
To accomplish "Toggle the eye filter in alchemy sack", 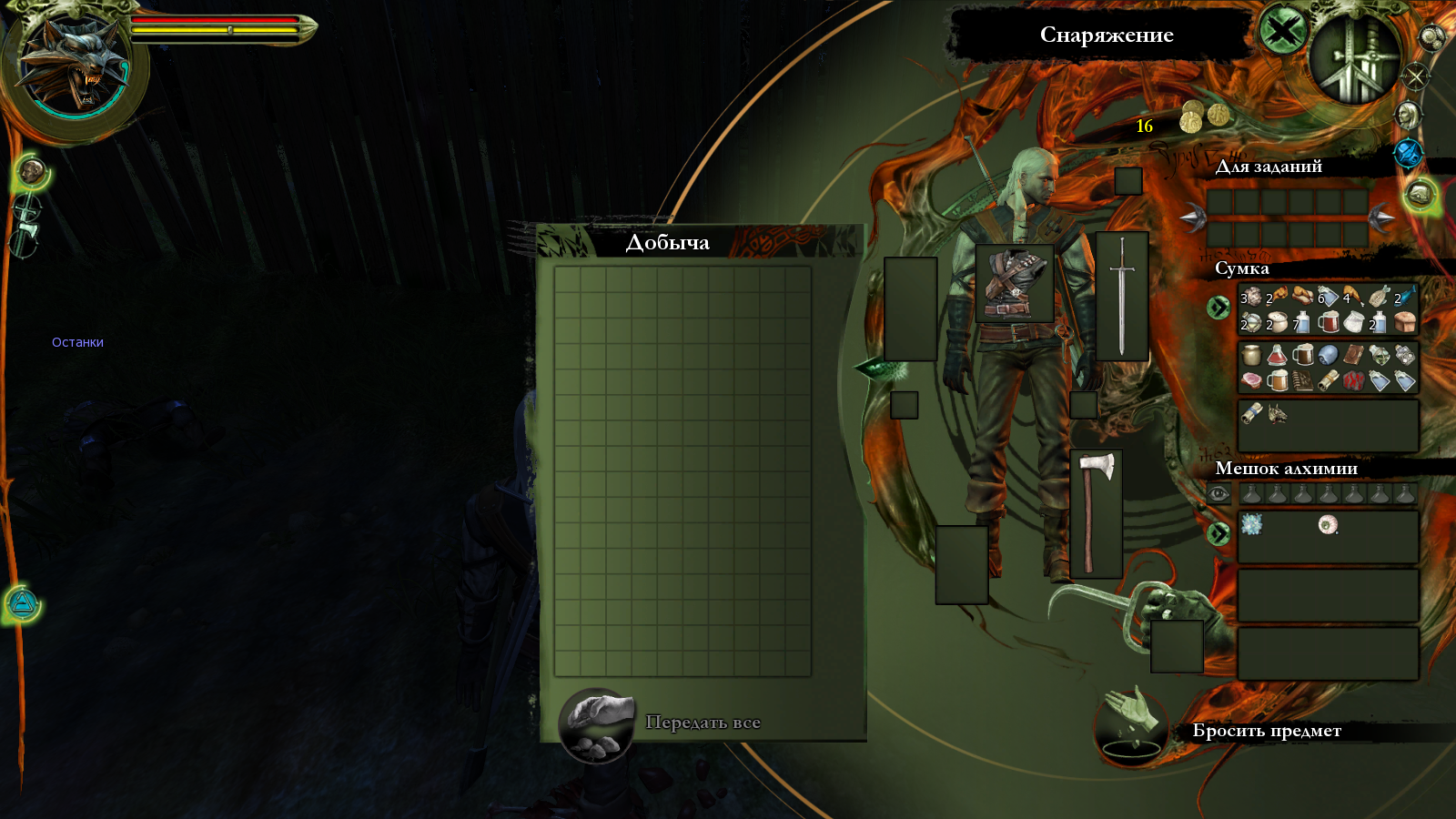I will [x=1218, y=494].
